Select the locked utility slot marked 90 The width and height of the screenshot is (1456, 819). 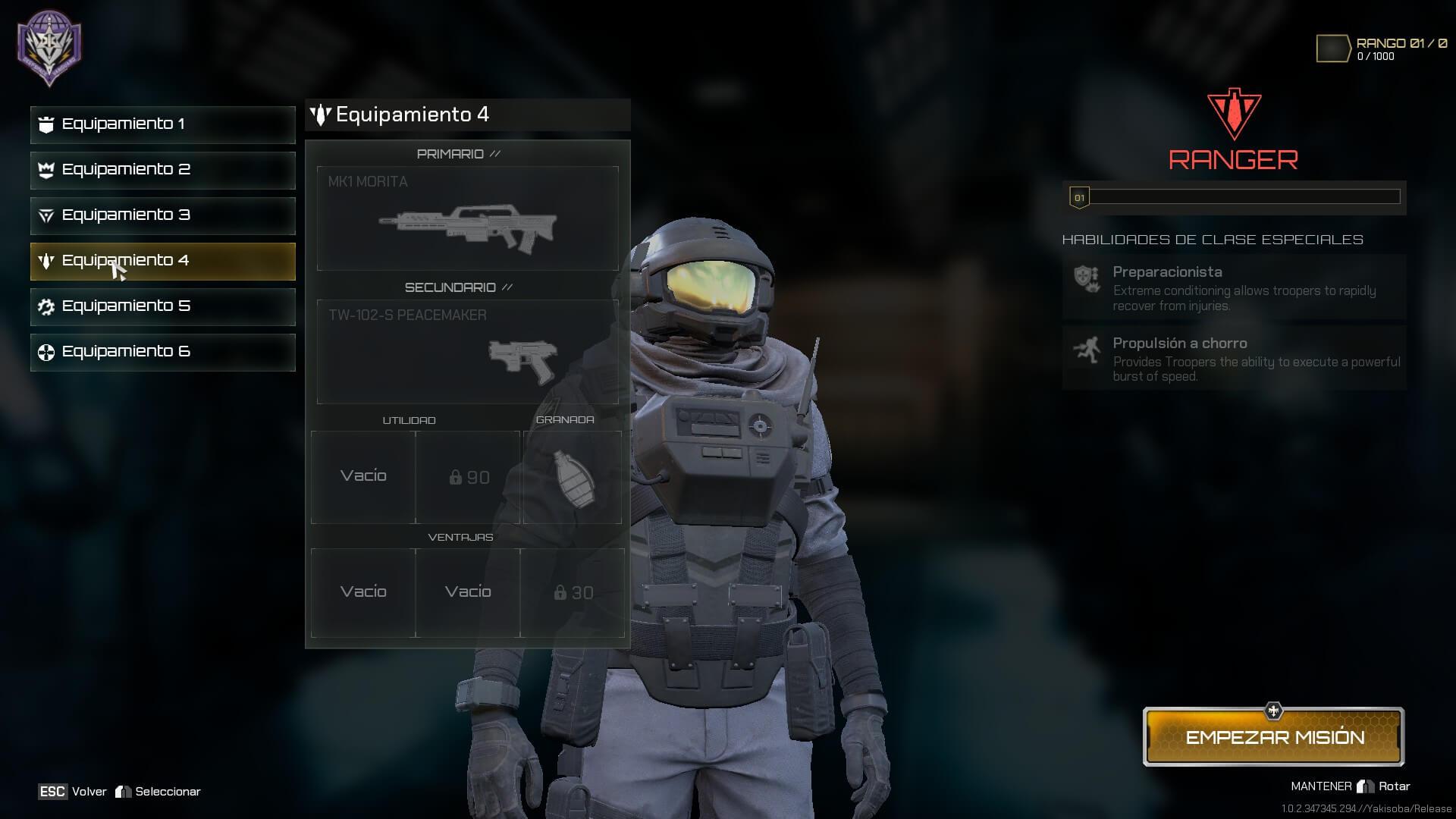[x=468, y=477]
